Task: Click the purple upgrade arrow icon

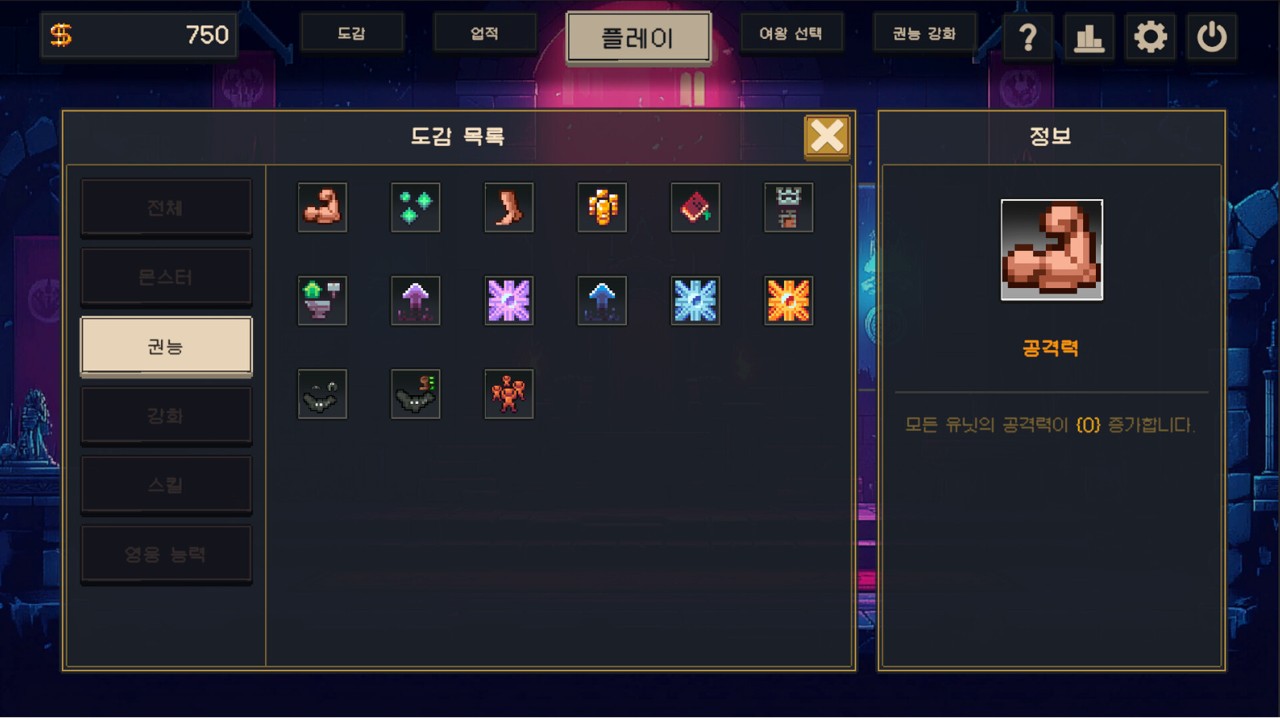Action: [x=415, y=301]
